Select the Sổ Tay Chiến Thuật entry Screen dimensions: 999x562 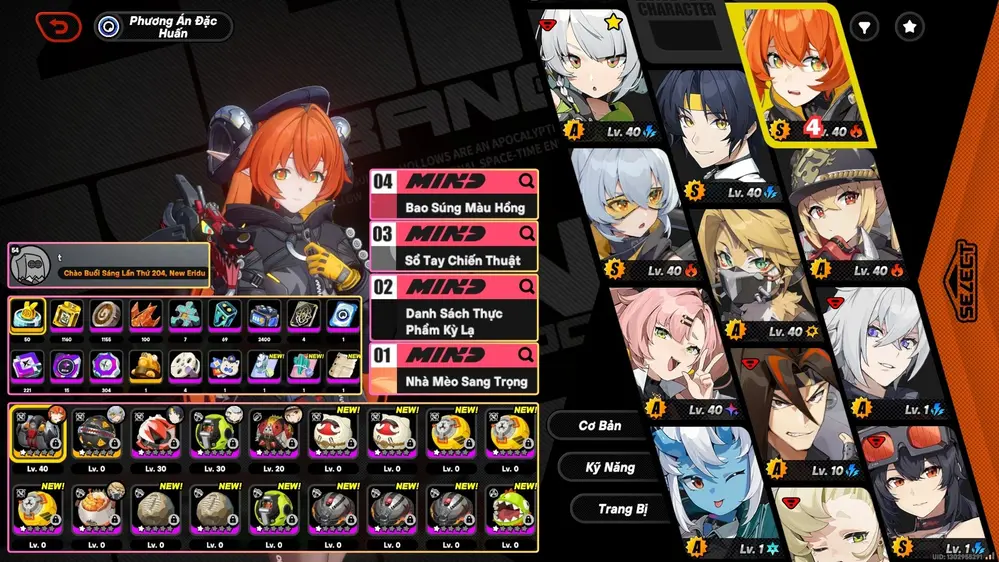[x=453, y=247]
